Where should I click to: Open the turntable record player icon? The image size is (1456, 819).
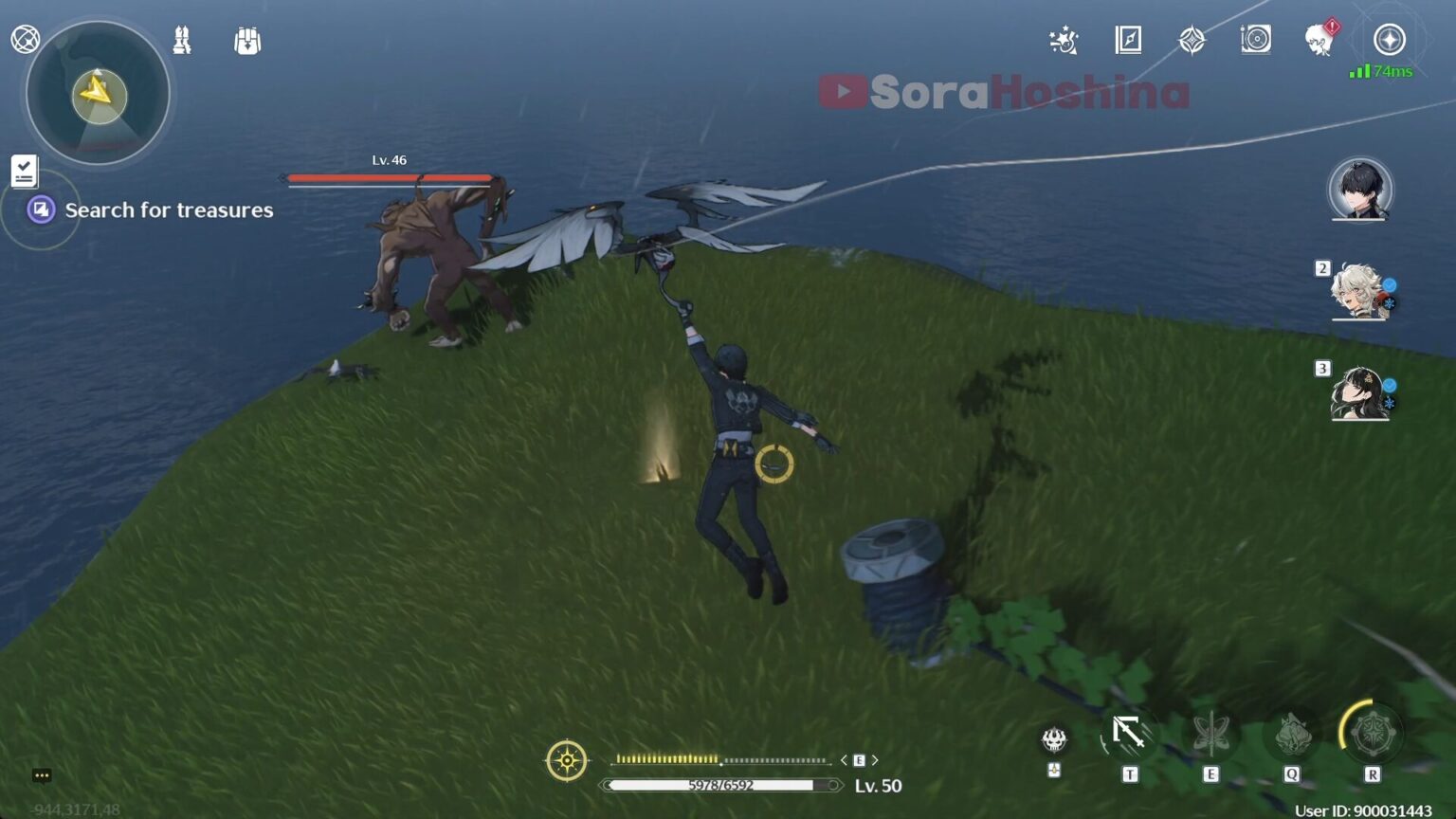pos(1255,40)
